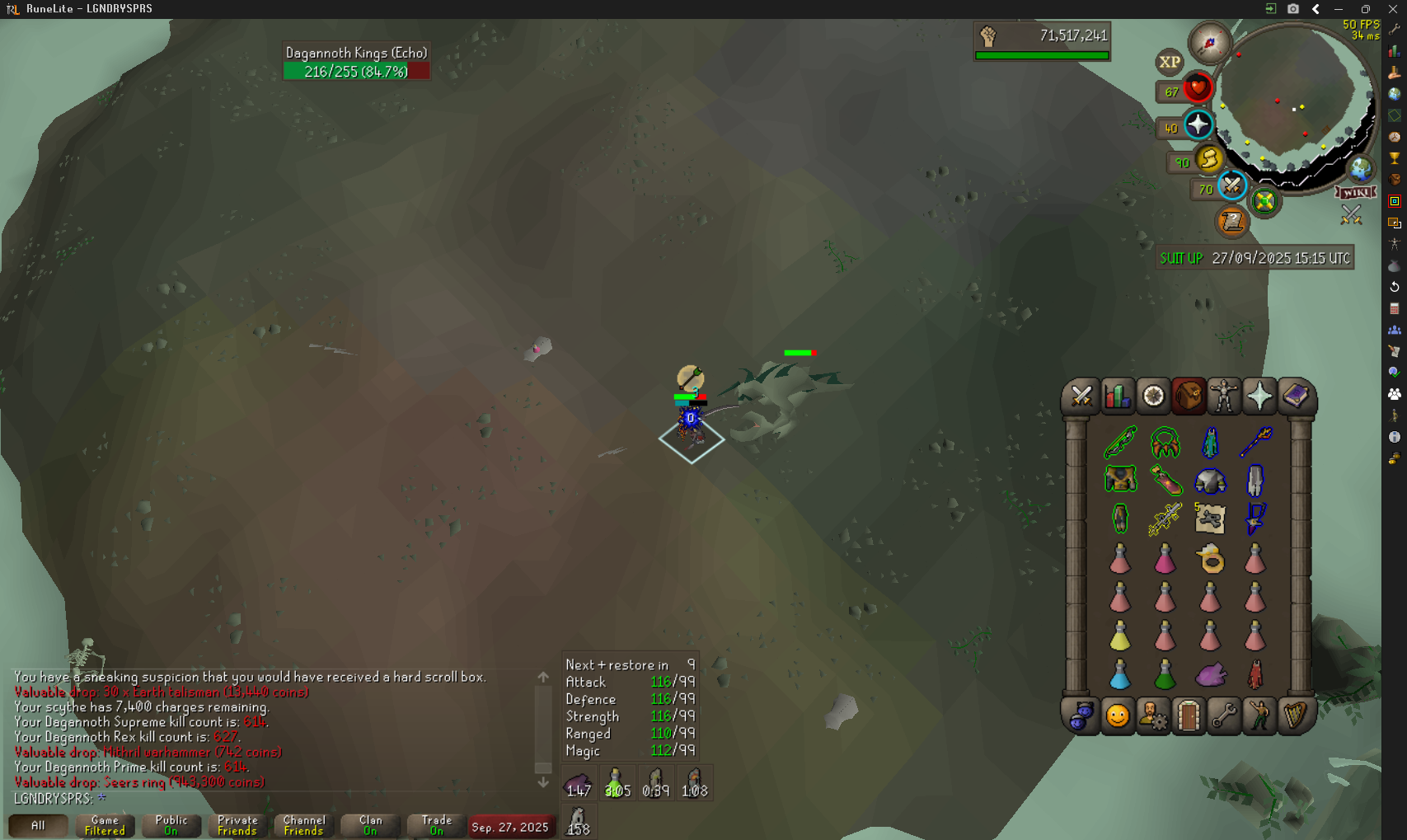Switch to the Skills tab
This screenshot has width=1407, height=840.
pyautogui.click(x=1117, y=397)
